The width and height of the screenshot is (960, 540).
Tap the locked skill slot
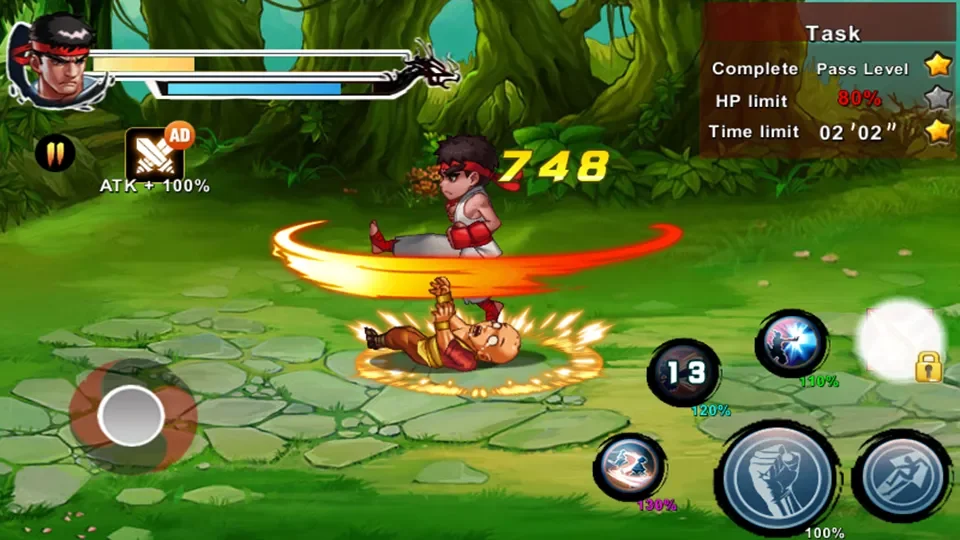coord(902,339)
